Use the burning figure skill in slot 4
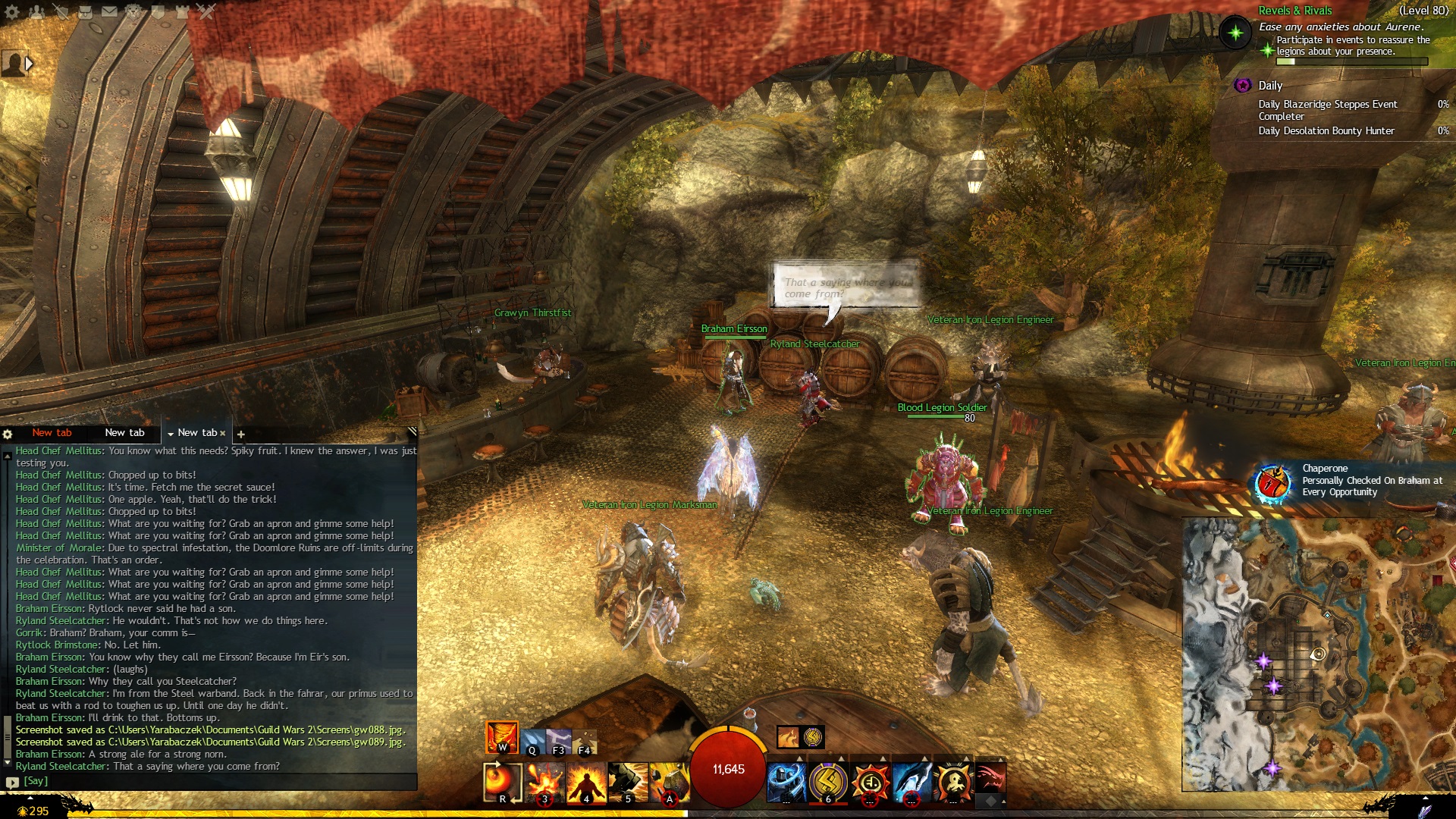 click(x=586, y=782)
